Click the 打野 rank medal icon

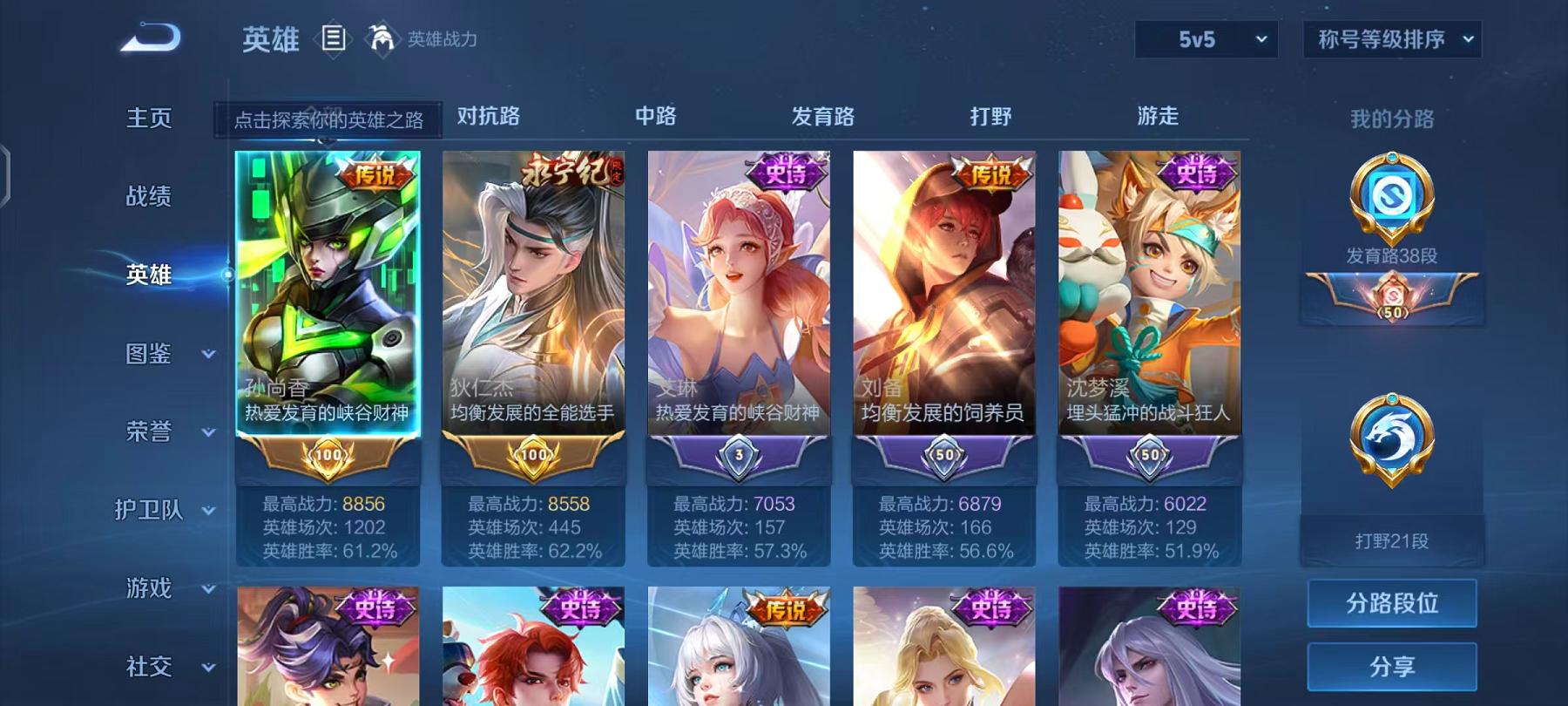point(1391,434)
